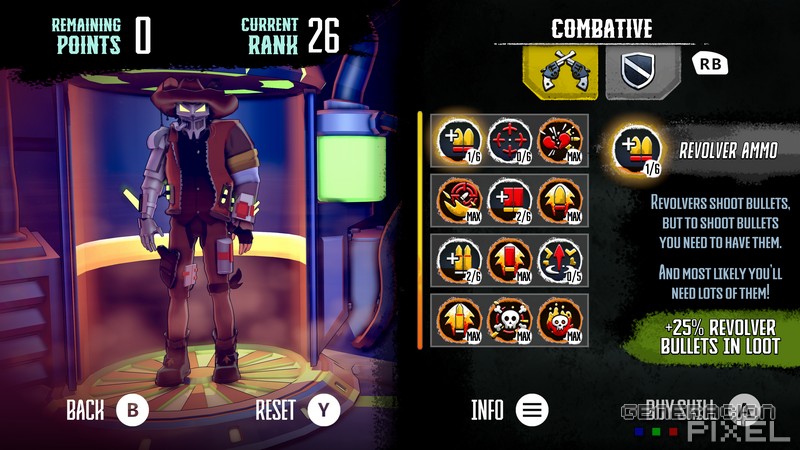Choose the flaming single bullet skill

561,202
